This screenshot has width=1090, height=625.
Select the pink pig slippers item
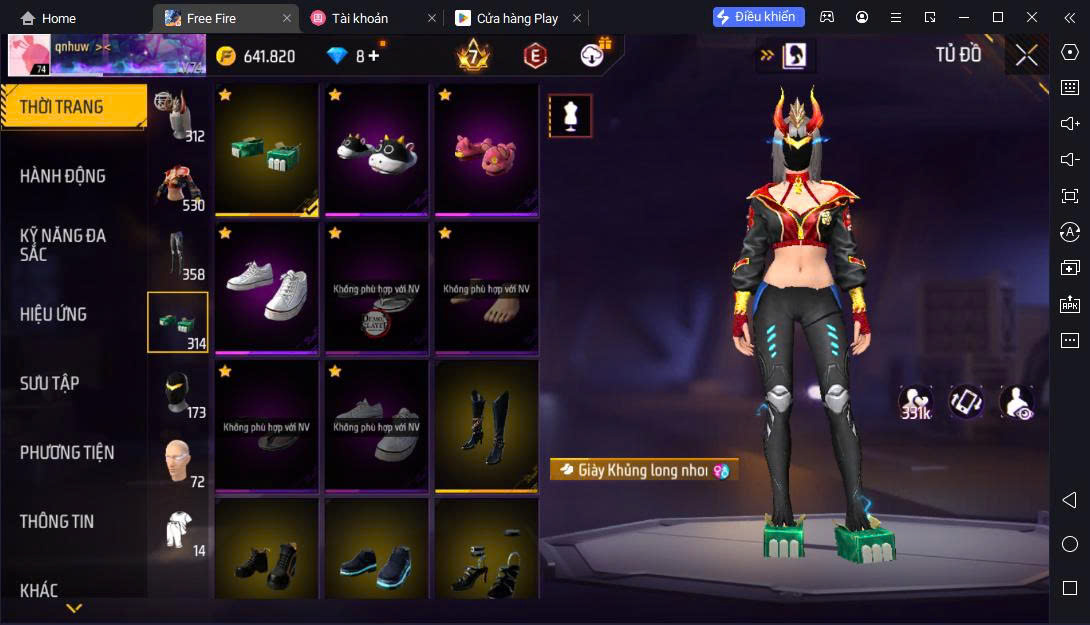[486, 149]
